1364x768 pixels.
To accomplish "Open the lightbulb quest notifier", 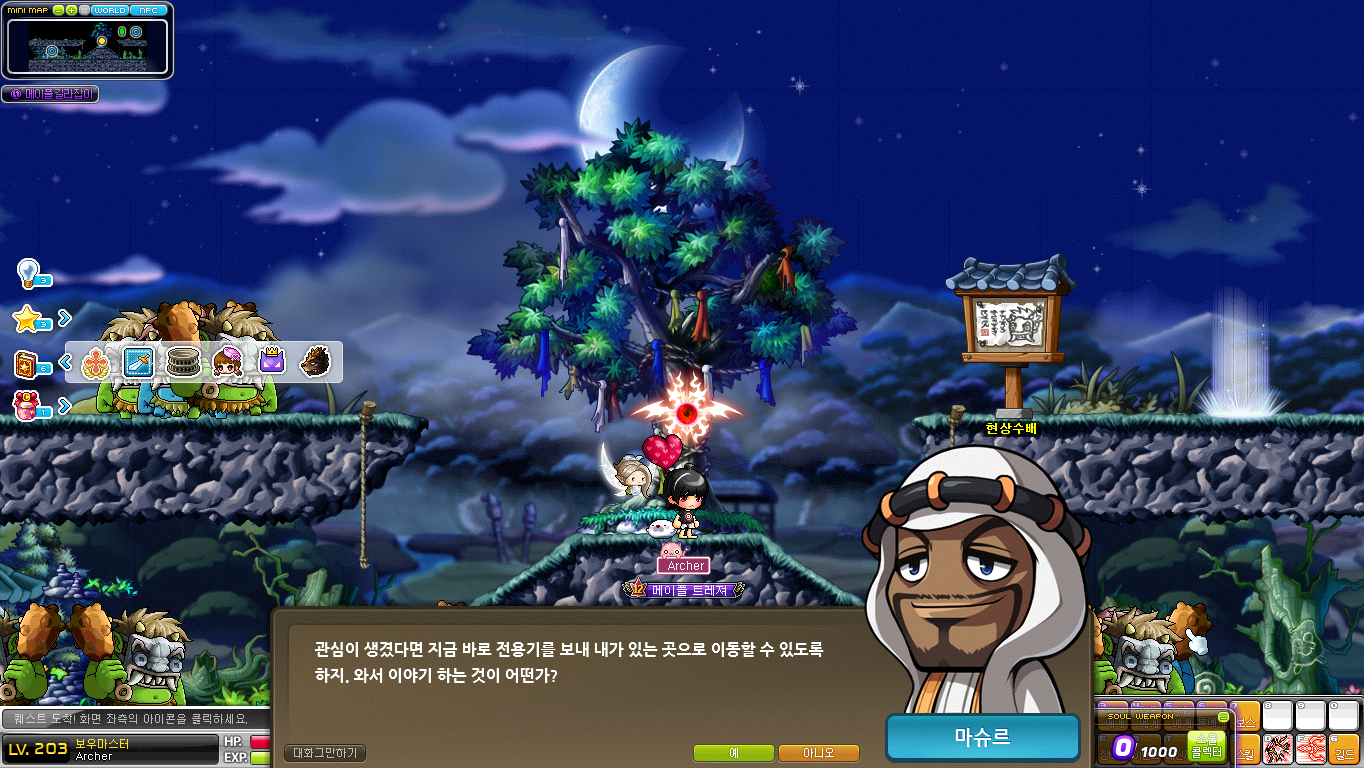I will tap(29, 272).
